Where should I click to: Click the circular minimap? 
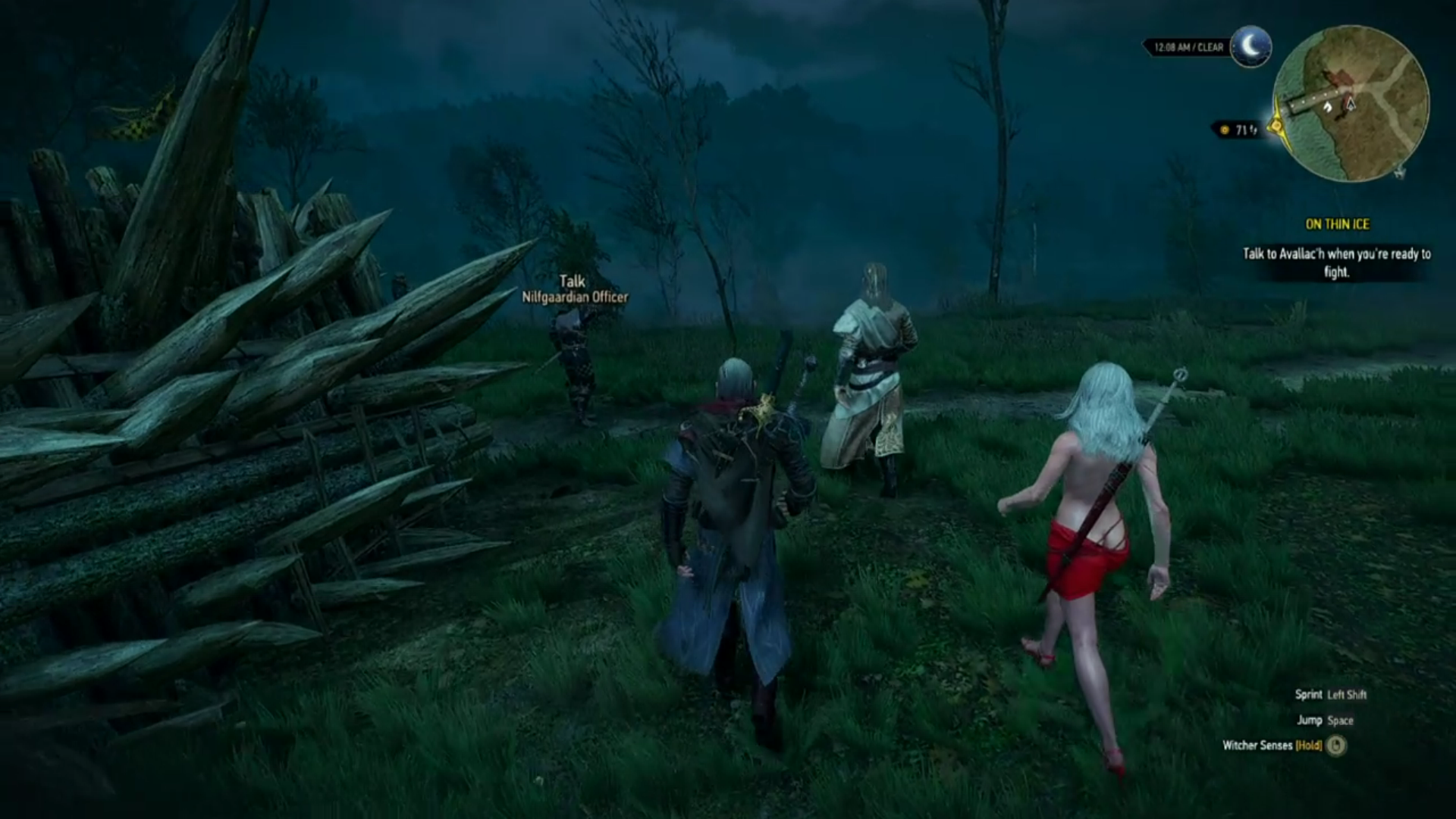(x=1350, y=104)
